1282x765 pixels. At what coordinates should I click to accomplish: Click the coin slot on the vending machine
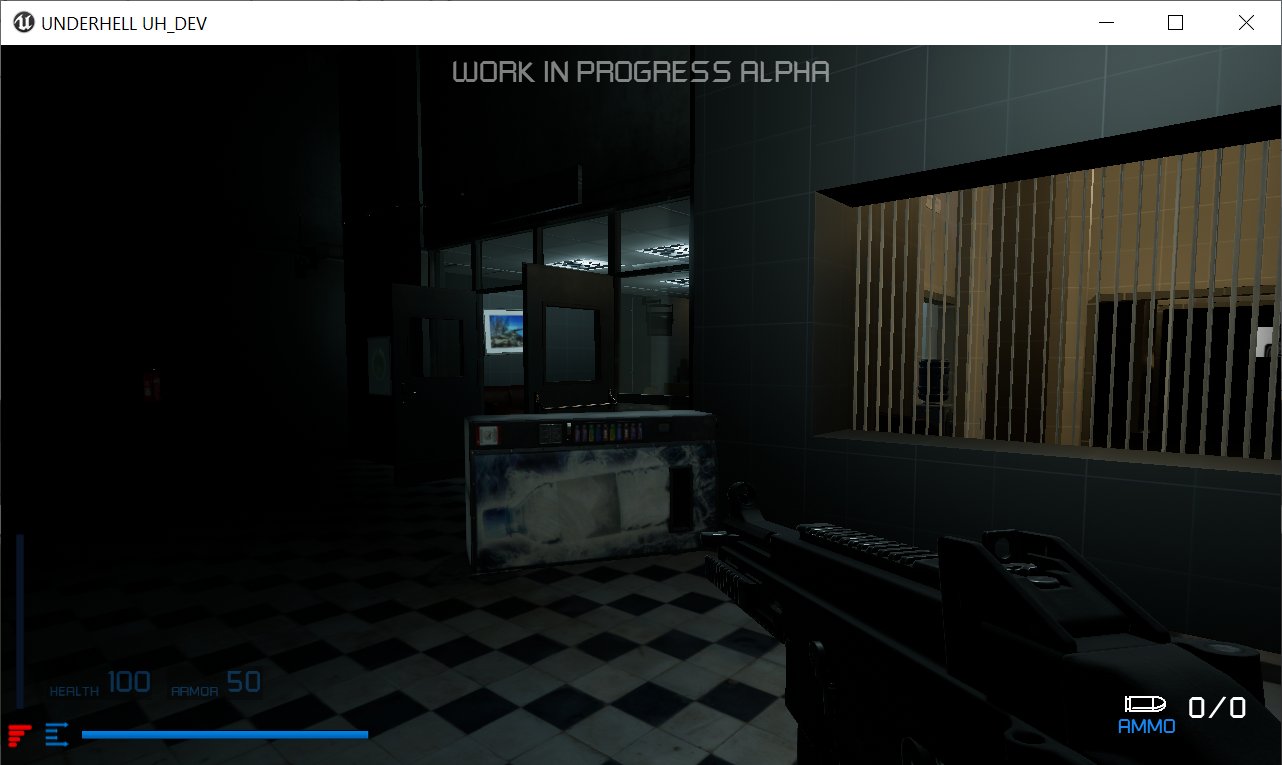click(x=489, y=436)
